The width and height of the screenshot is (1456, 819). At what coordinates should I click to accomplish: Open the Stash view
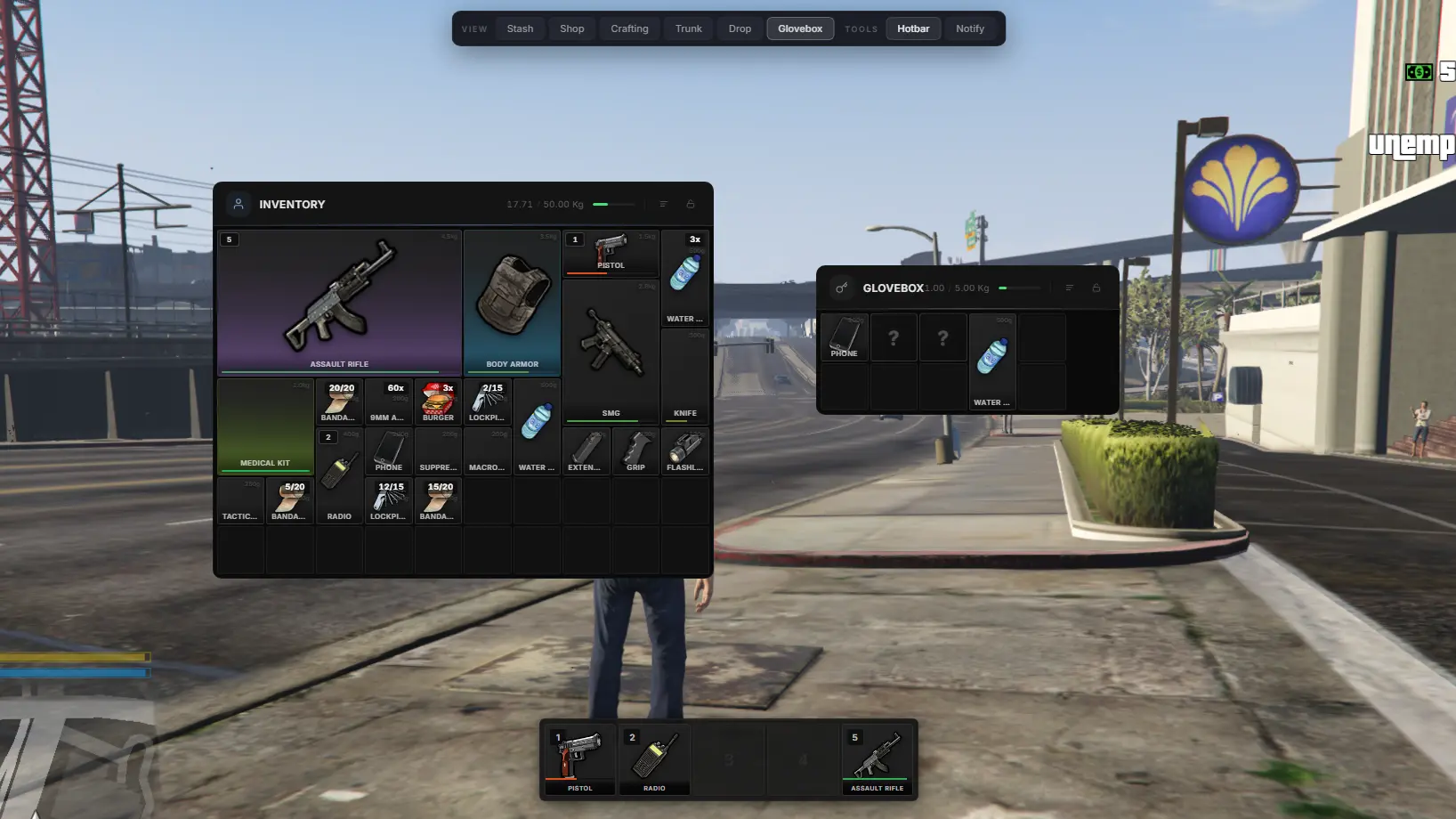(x=520, y=28)
